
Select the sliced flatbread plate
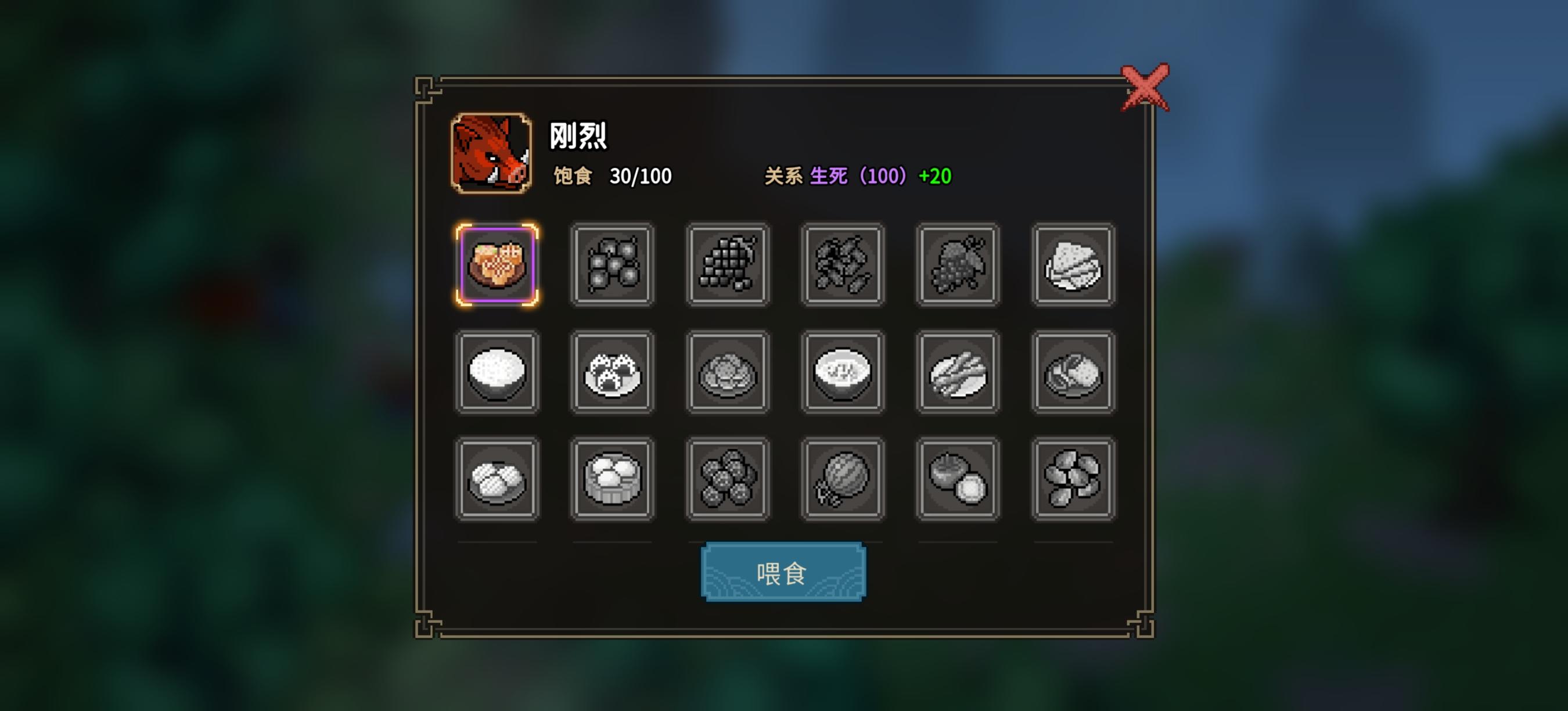1073,266
